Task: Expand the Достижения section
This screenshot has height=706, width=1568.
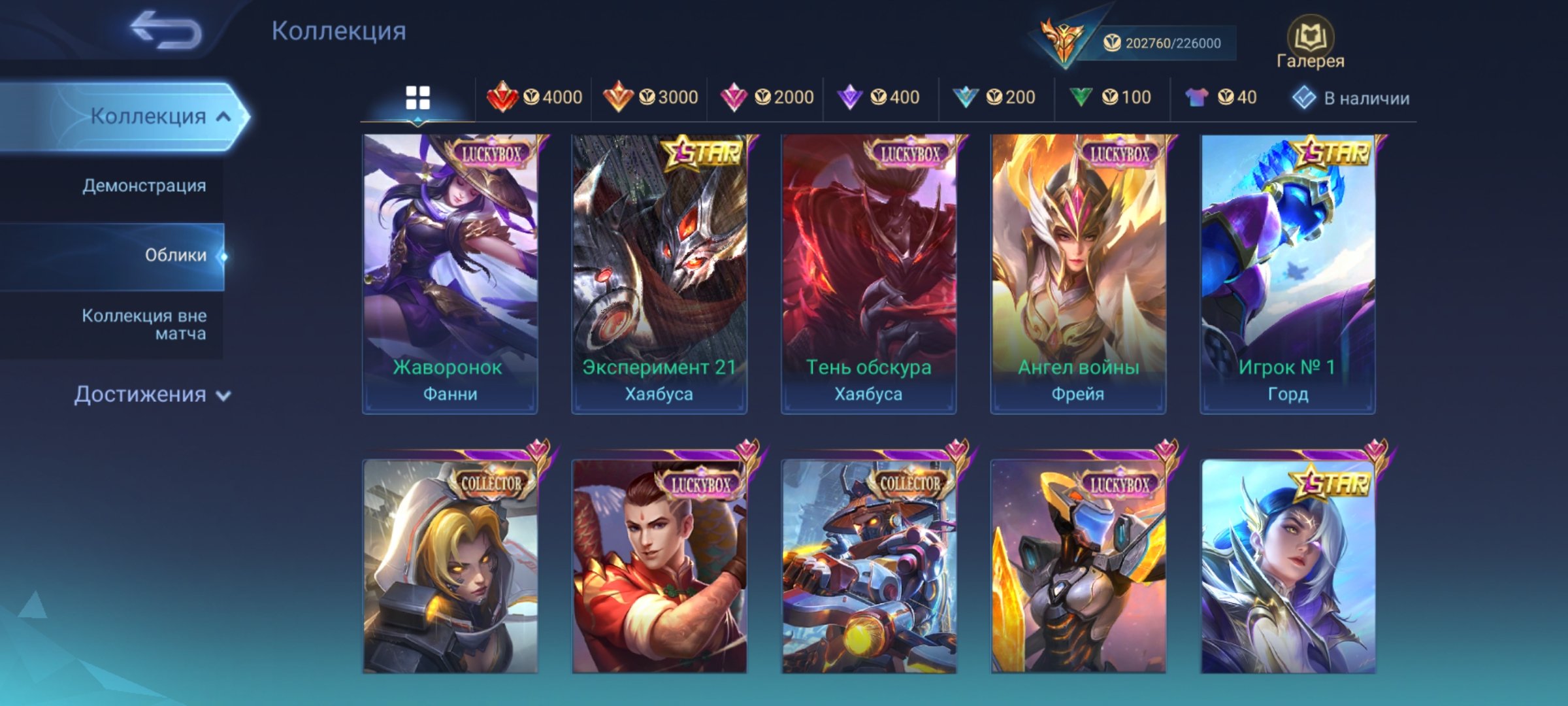Action: 152,395
